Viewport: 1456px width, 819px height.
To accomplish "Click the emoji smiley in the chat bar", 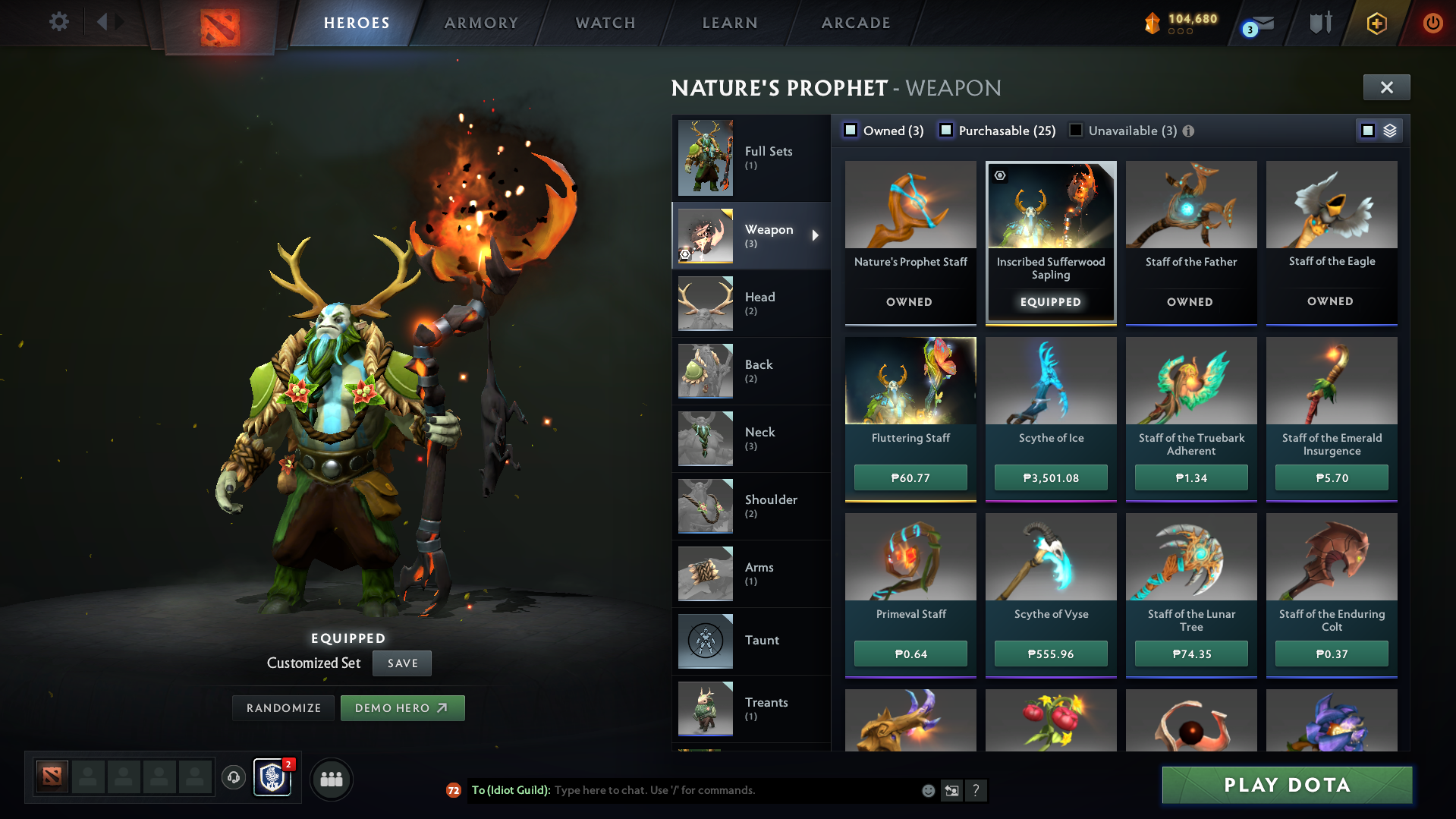I will pyautogui.click(x=927, y=790).
